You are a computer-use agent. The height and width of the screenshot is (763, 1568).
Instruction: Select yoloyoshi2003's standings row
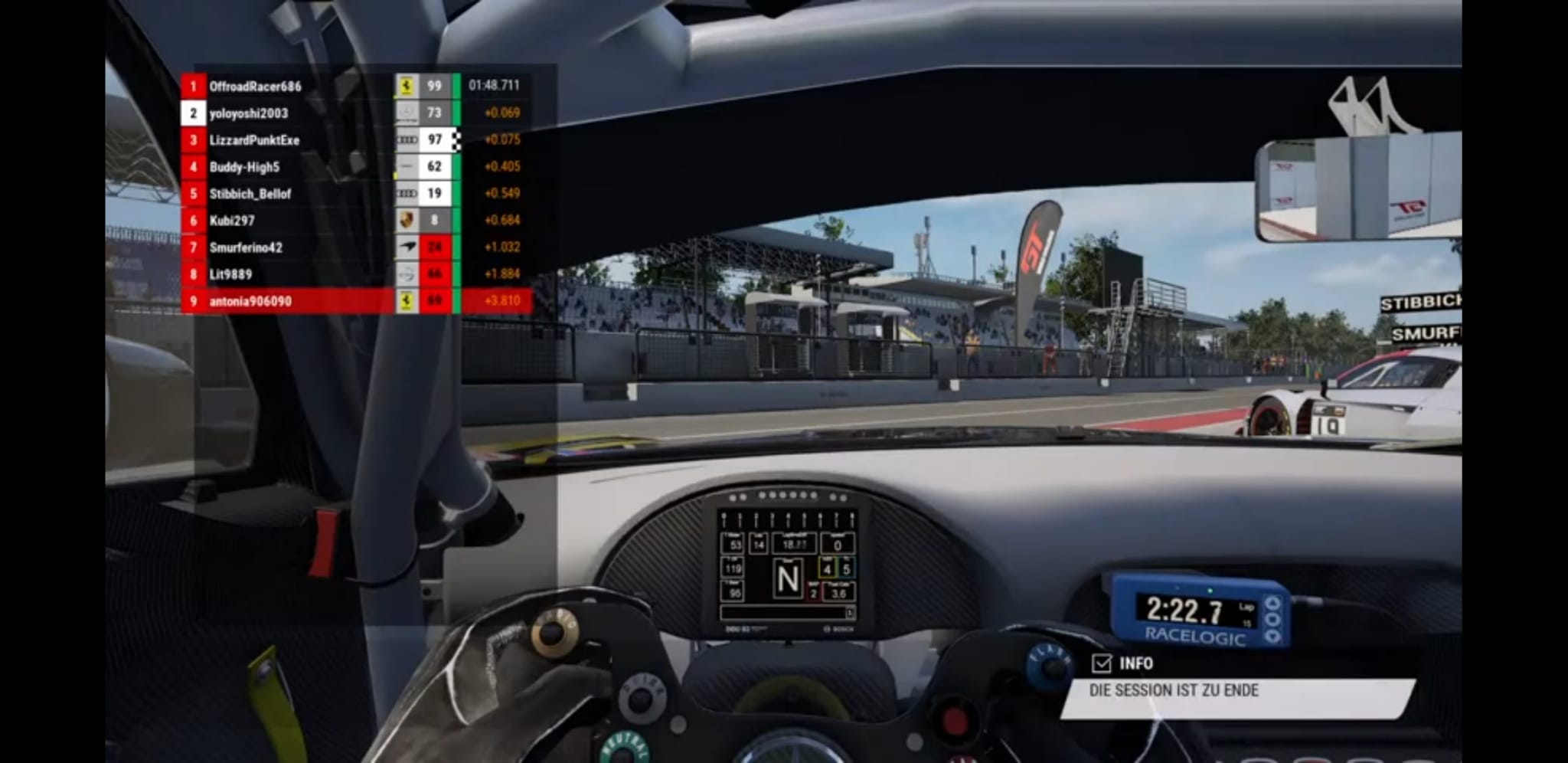coord(249,113)
